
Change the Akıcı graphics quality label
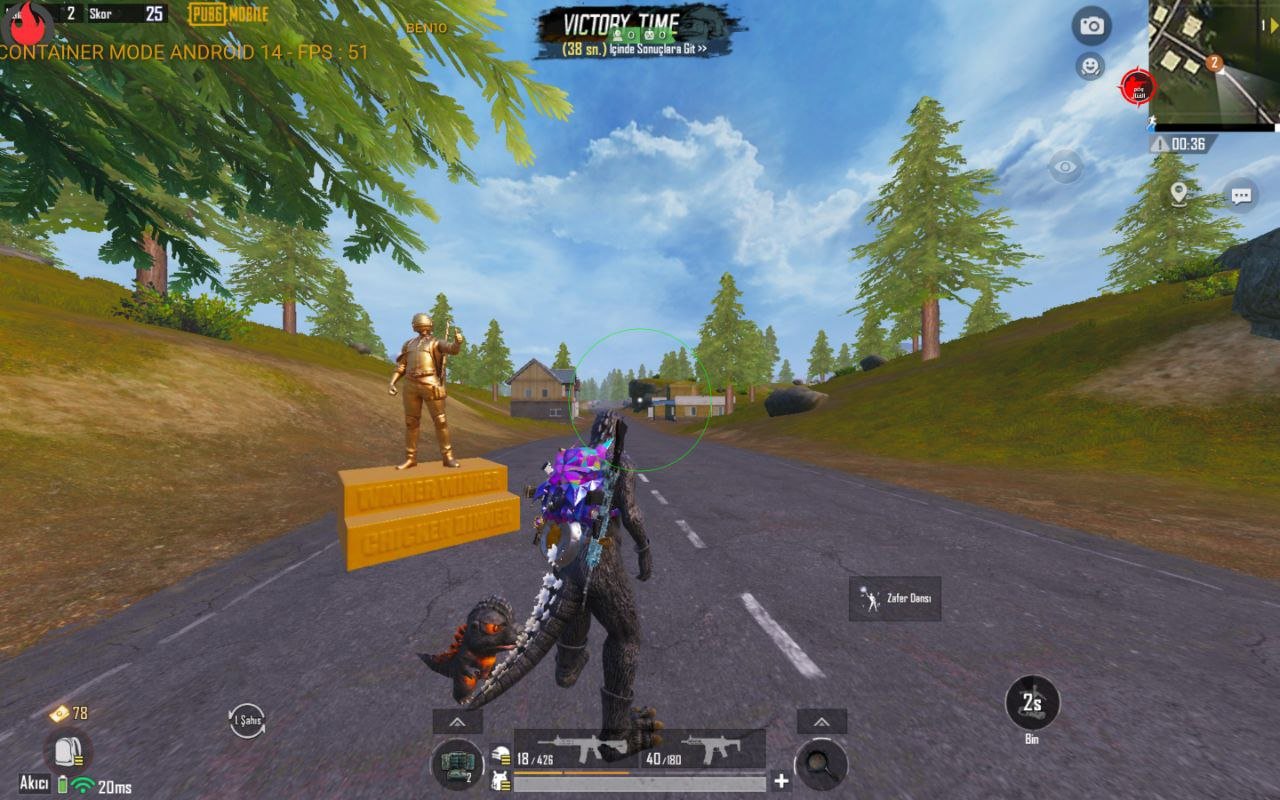pyautogui.click(x=35, y=783)
